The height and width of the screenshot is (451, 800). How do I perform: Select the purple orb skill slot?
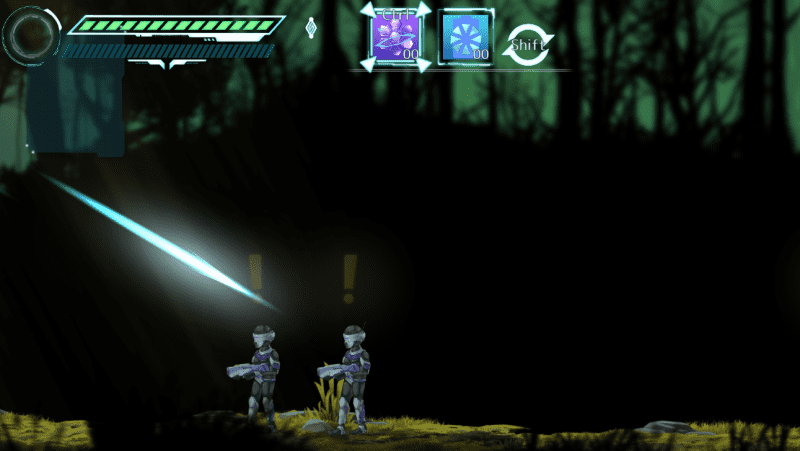tap(396, 38)
